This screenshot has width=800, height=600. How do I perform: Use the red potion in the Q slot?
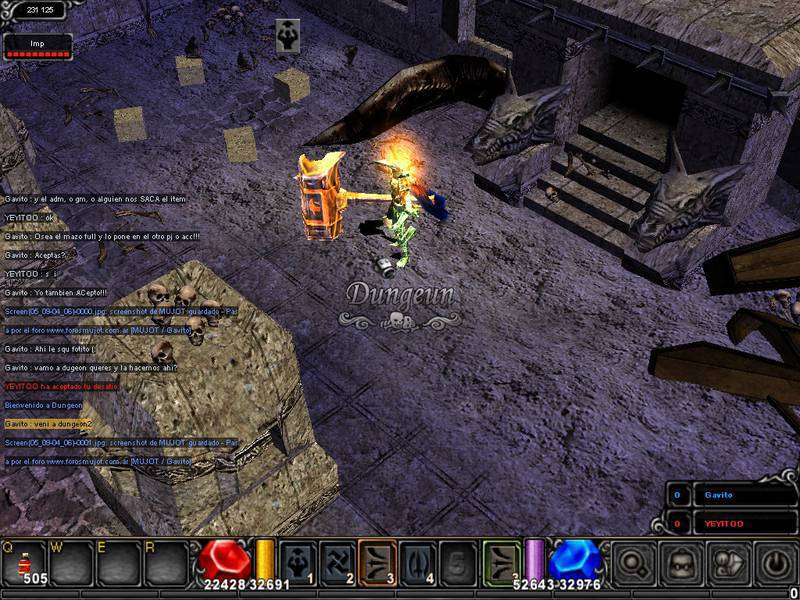click(x=22, y=561)
